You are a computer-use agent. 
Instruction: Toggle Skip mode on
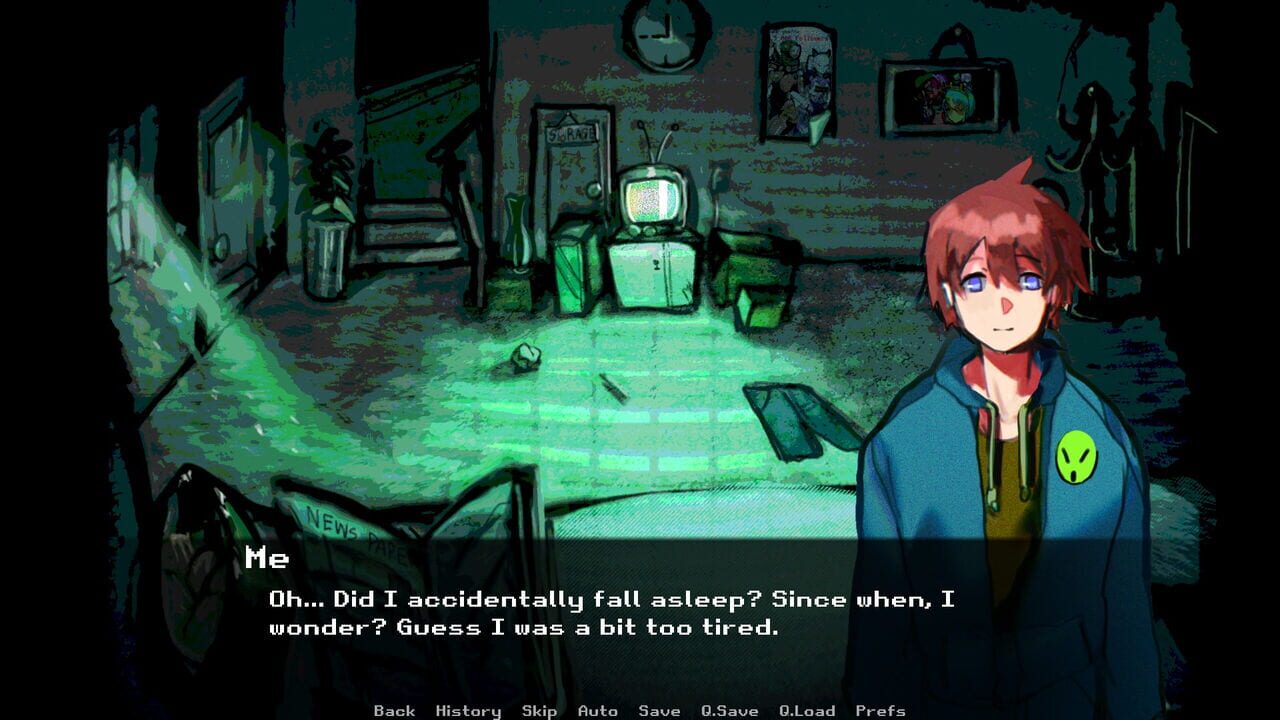click(538, 710)
